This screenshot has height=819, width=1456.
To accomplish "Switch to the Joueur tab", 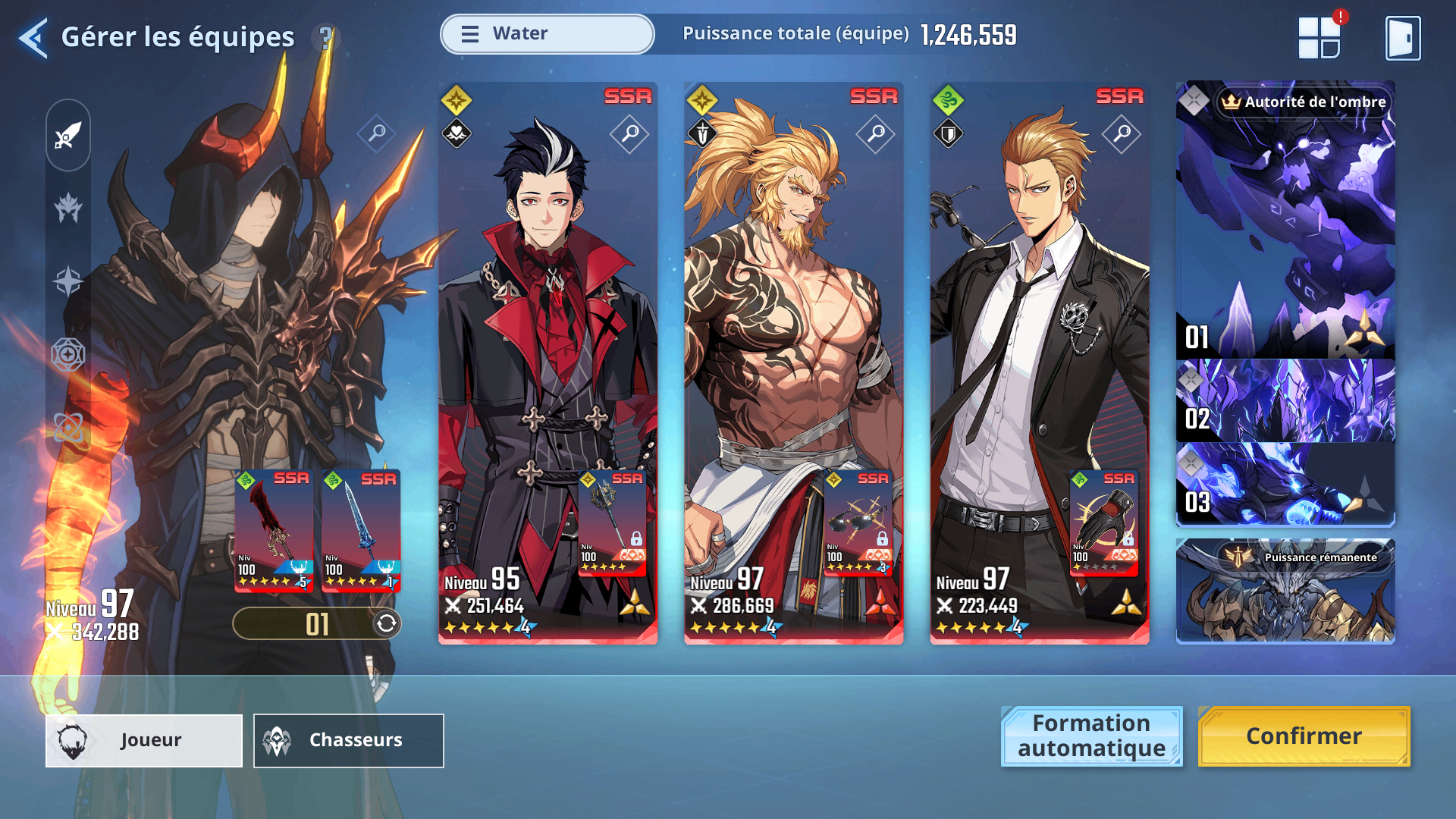I will point(144,740).
